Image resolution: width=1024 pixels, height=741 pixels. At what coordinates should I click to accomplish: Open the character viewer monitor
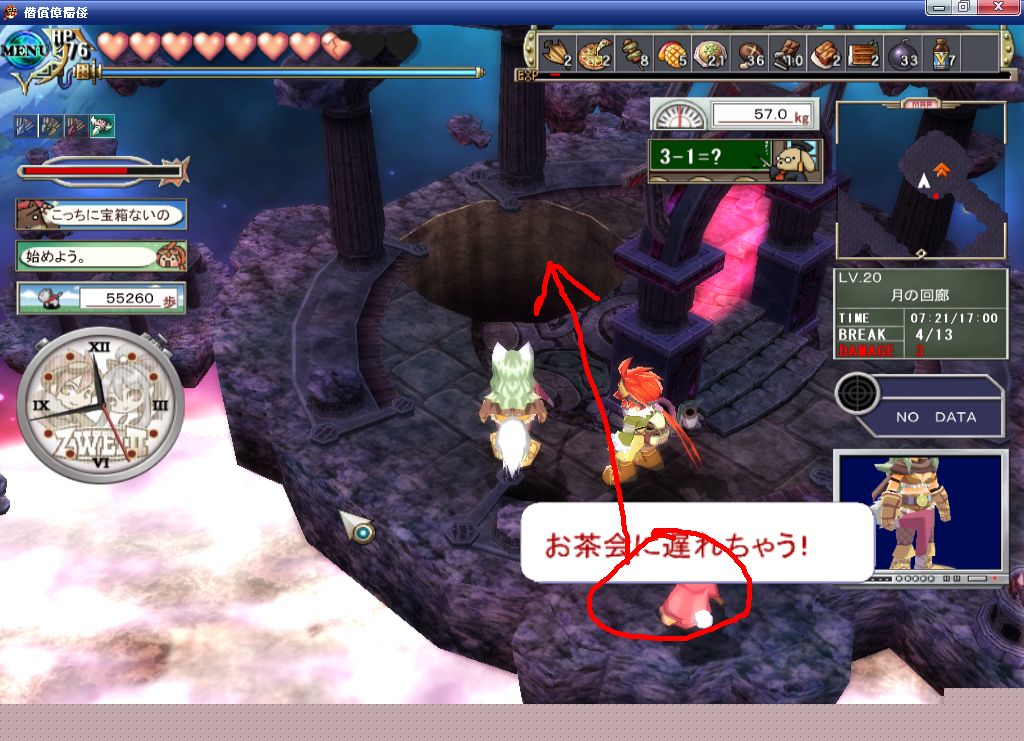(x=920, y=515)
